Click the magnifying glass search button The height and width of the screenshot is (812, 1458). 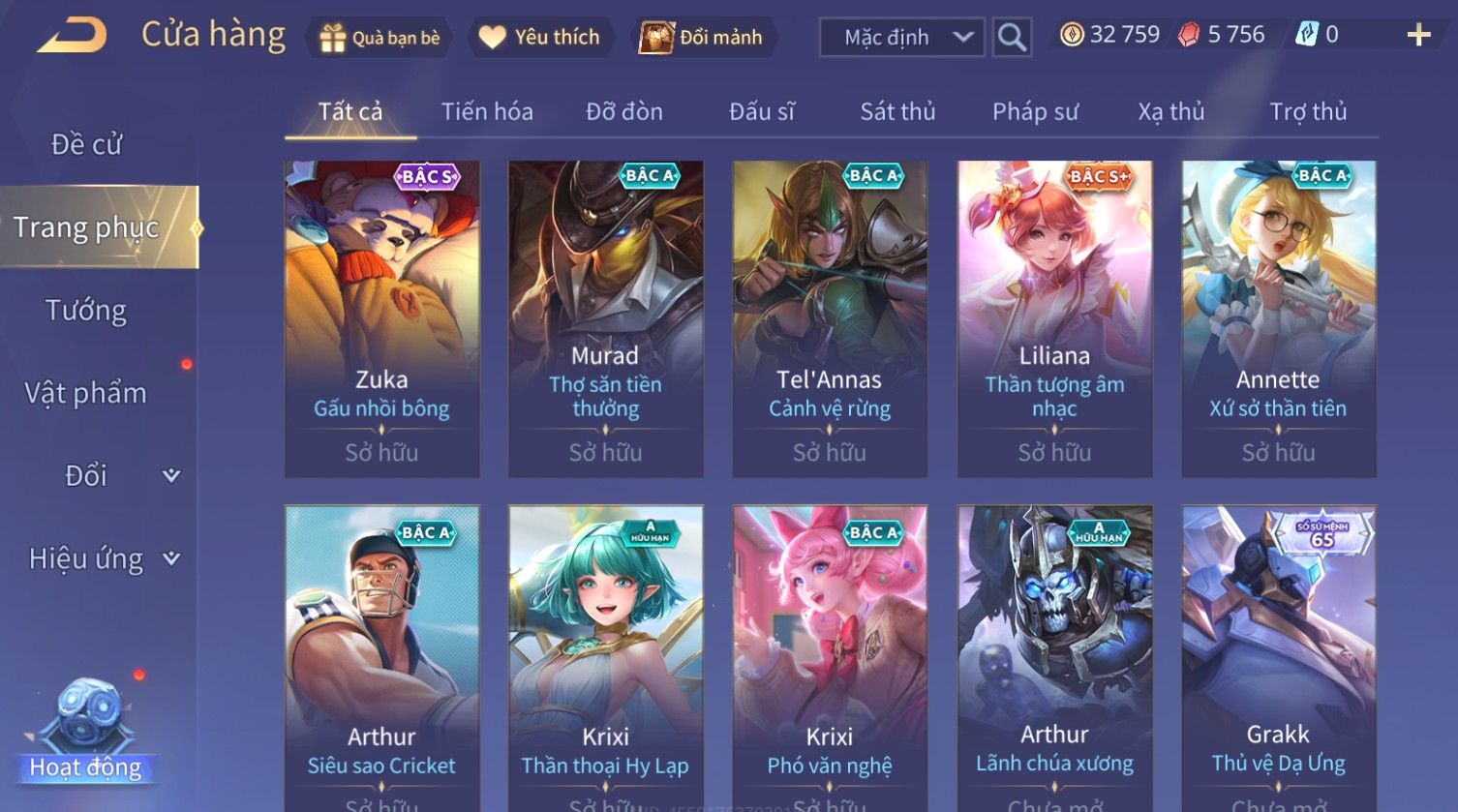(x=1012, y=38)
